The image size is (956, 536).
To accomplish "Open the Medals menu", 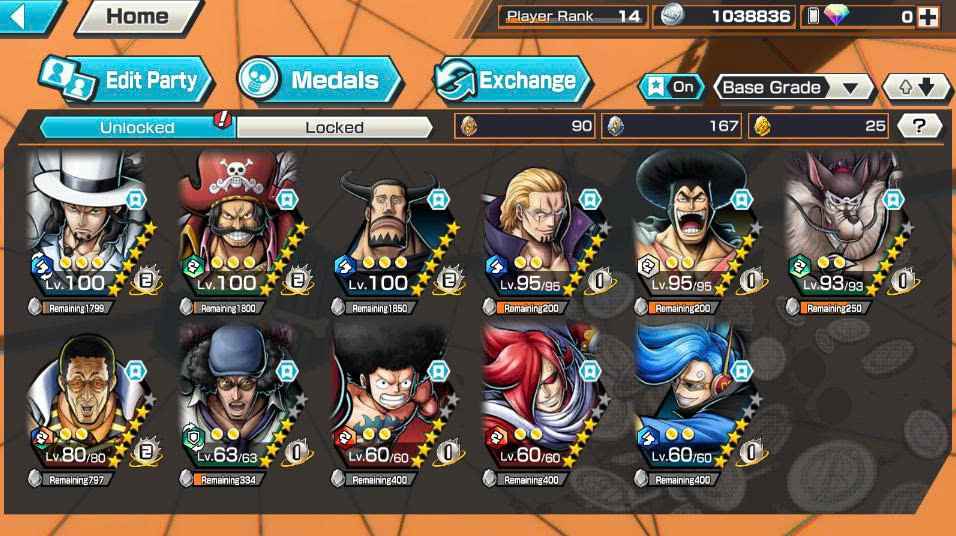I will [320, 80].
